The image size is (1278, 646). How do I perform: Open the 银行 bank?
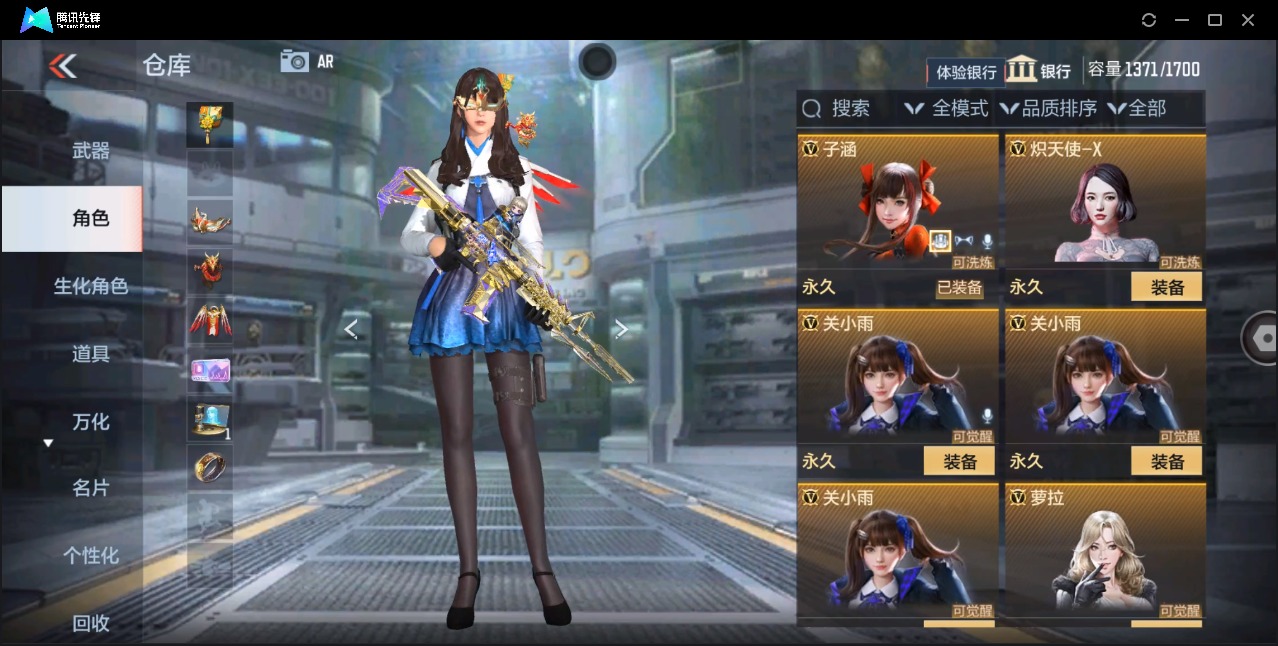(1038, 70)
